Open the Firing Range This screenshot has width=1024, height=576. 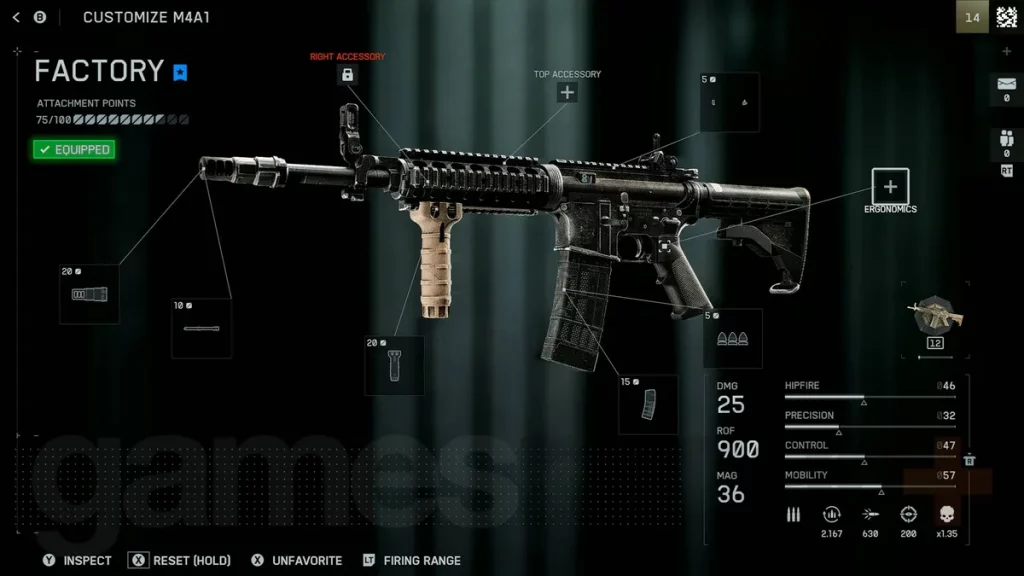click(x=411, y=560)
